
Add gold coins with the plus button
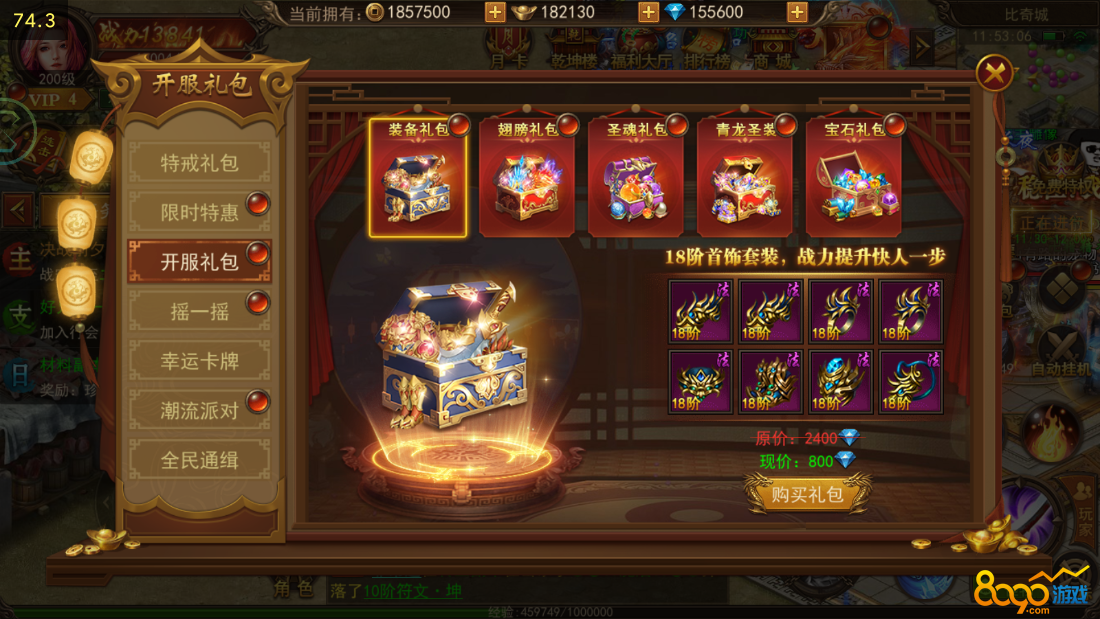click(x=494, y=12)
